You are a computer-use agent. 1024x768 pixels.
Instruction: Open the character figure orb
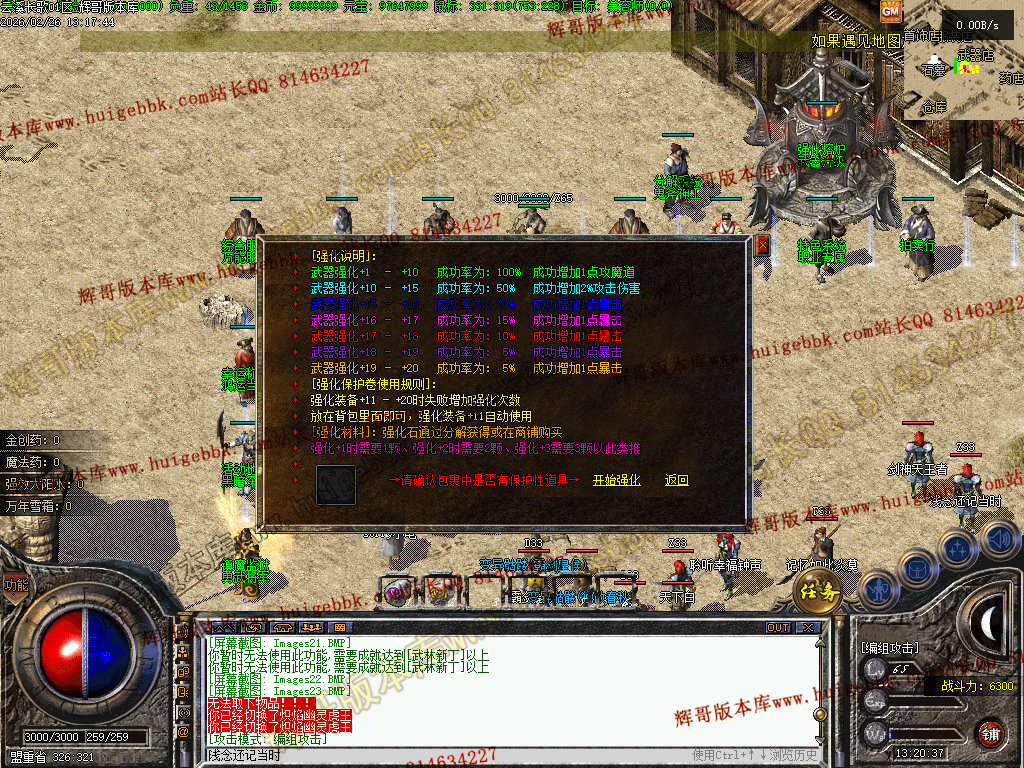pyautogui.click(x=877, y=590)
